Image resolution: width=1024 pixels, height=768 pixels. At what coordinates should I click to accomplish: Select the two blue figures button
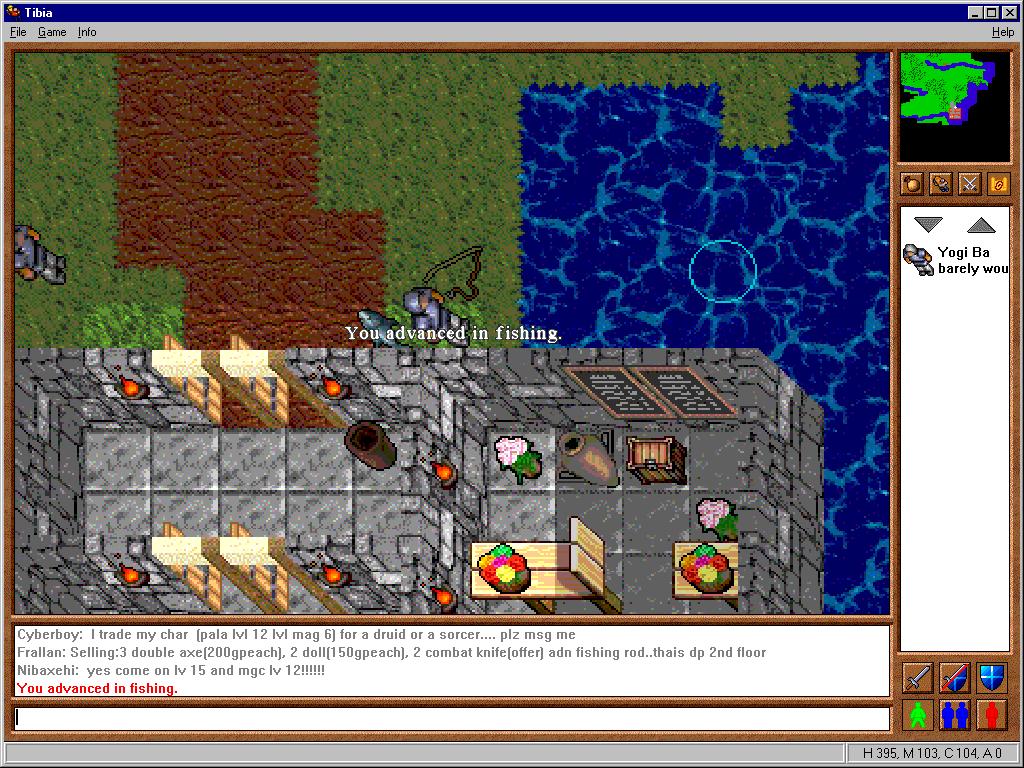tap(955, 716)
